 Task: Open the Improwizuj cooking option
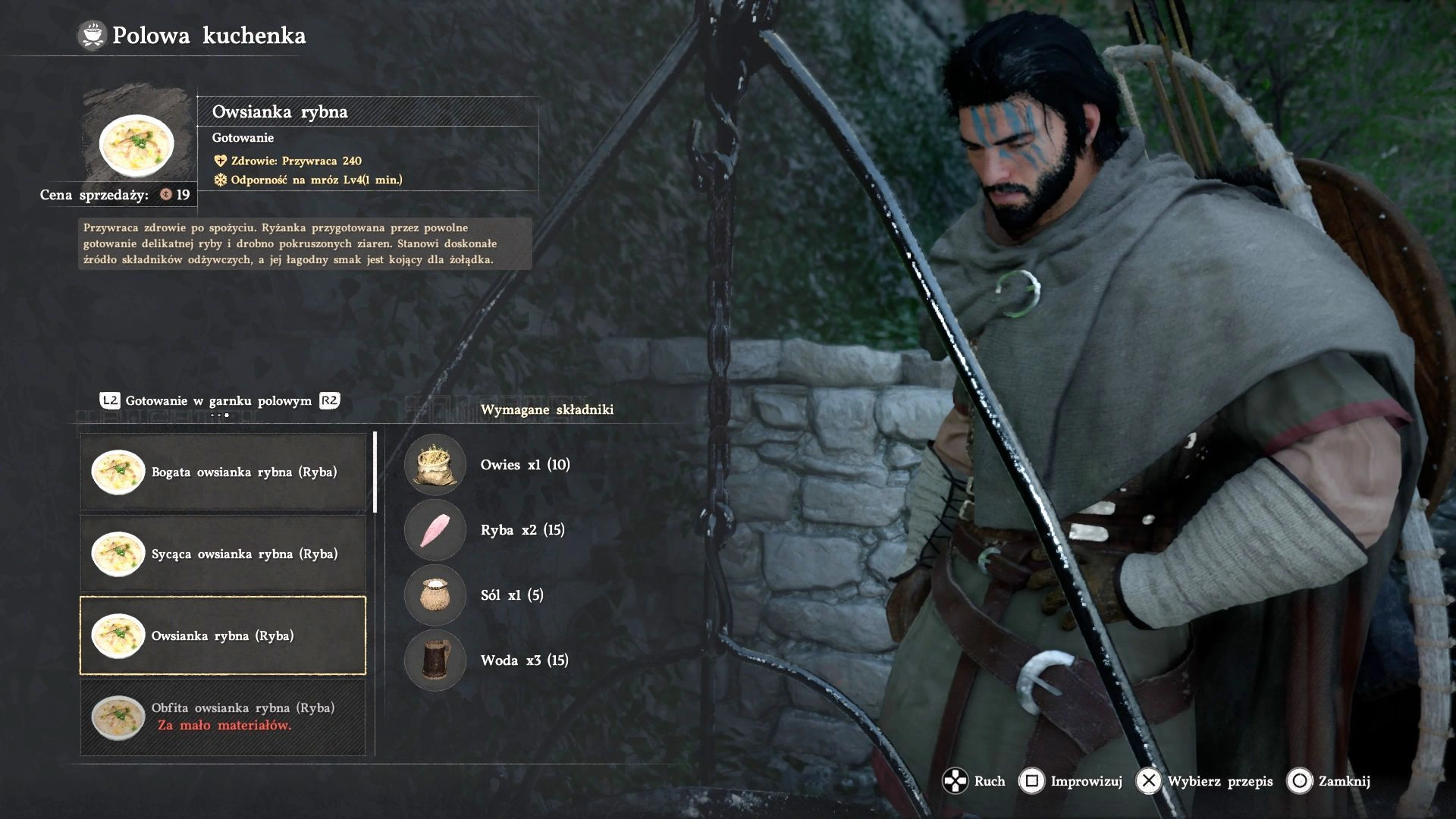pos(1072,781)
